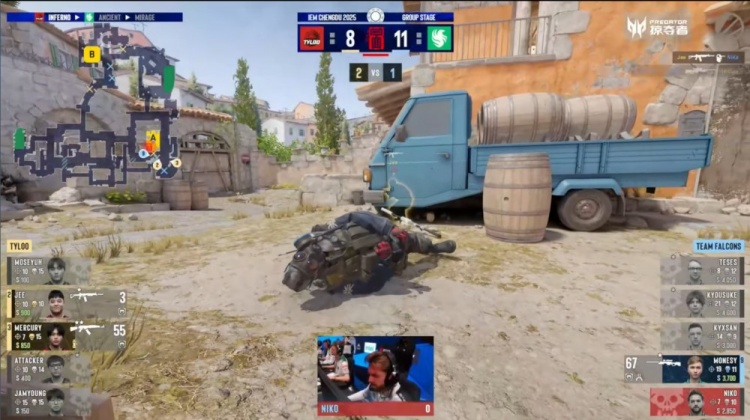The width and height of the screenshot is (750, 420).
Task: Select TeSeS in the Team Falcons list
Action: click(702, 271)
